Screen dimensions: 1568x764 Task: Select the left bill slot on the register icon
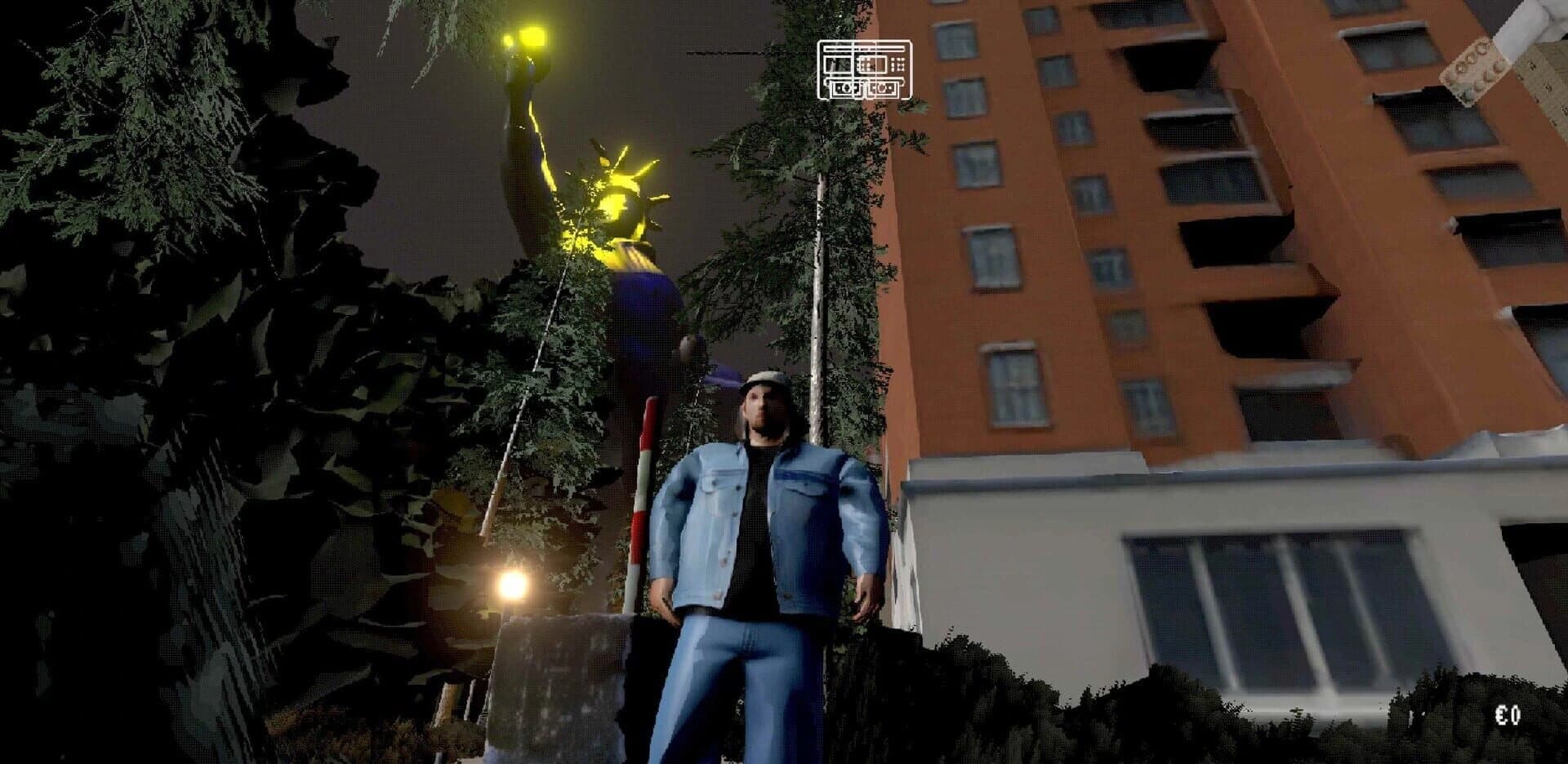point(845,89)
